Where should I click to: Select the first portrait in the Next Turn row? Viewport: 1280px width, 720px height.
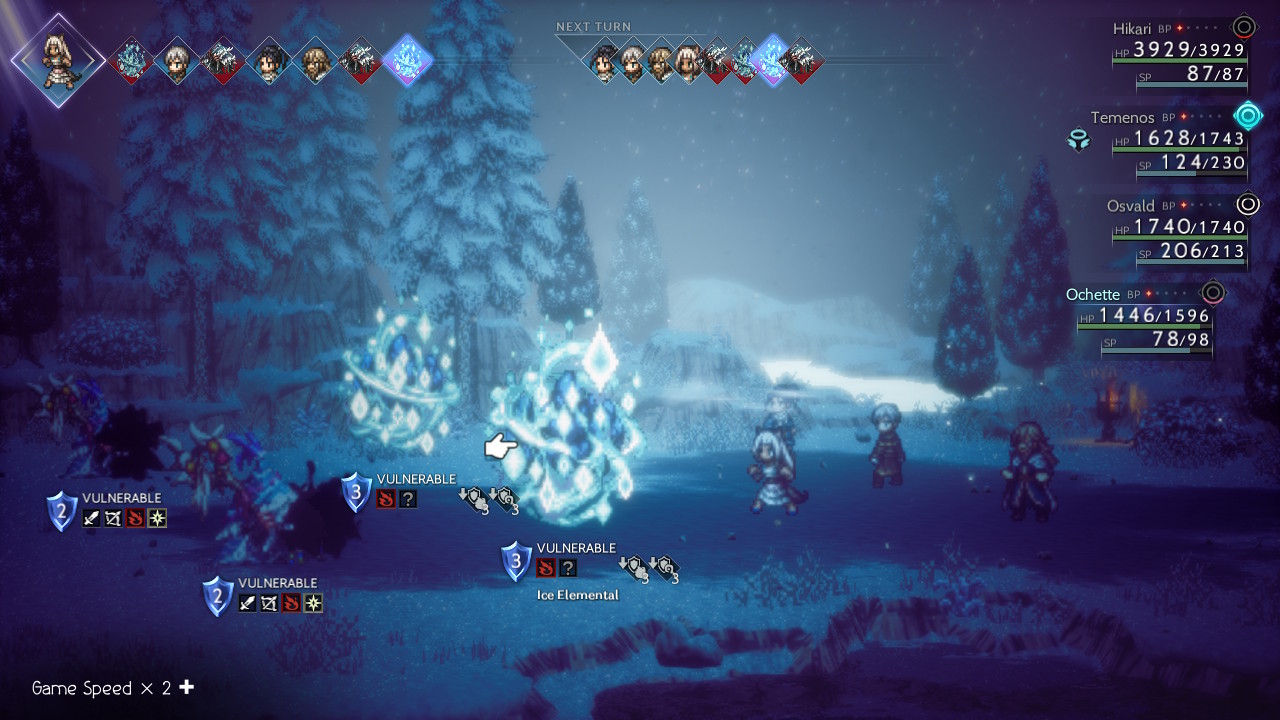pos(601,60)
